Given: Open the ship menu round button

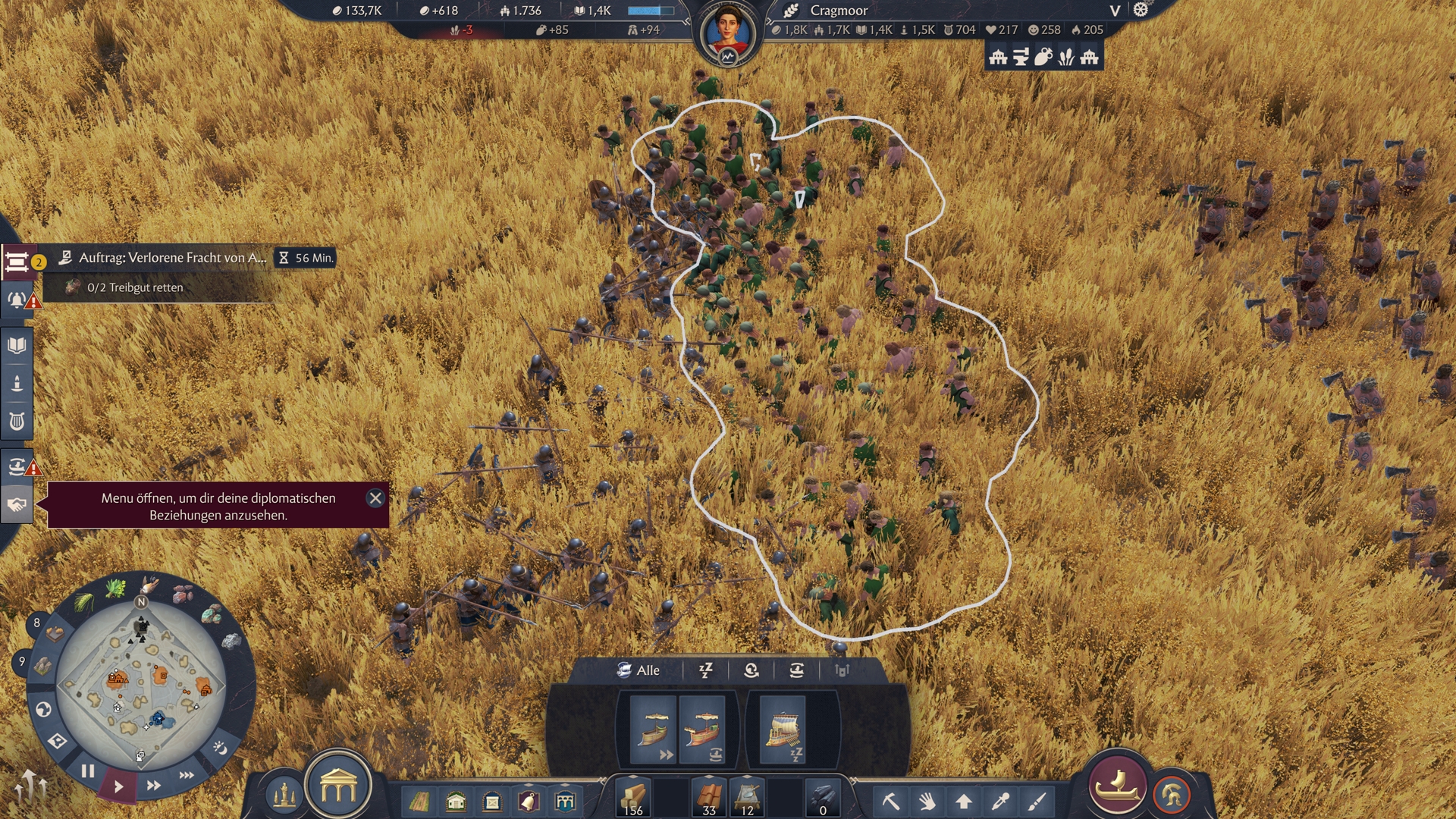Looking at the screenshot, I should pyautogui.click(x=1117, y=786).
